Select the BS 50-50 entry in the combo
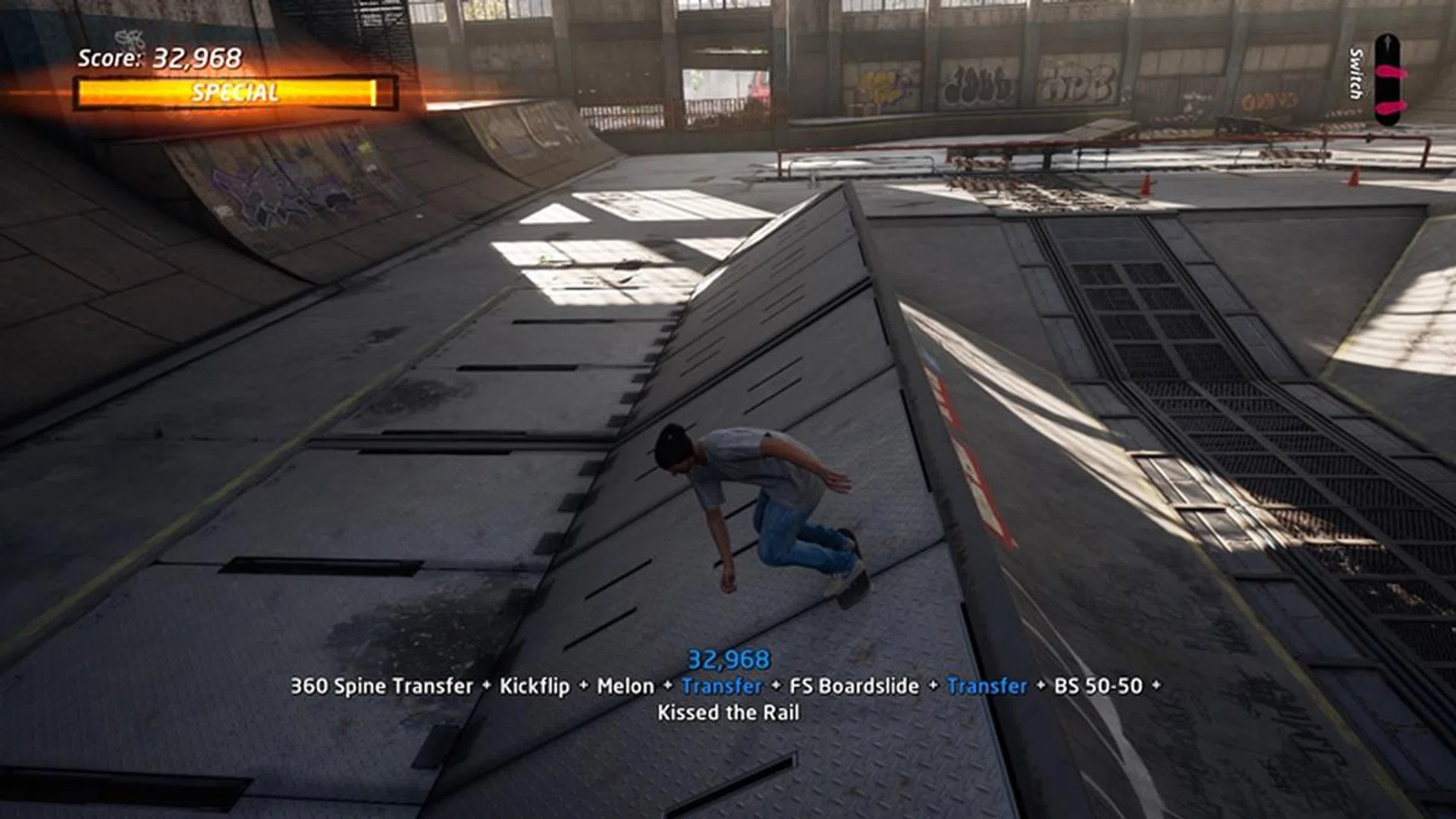The image size is (1456, 819). coord(1099,685)
